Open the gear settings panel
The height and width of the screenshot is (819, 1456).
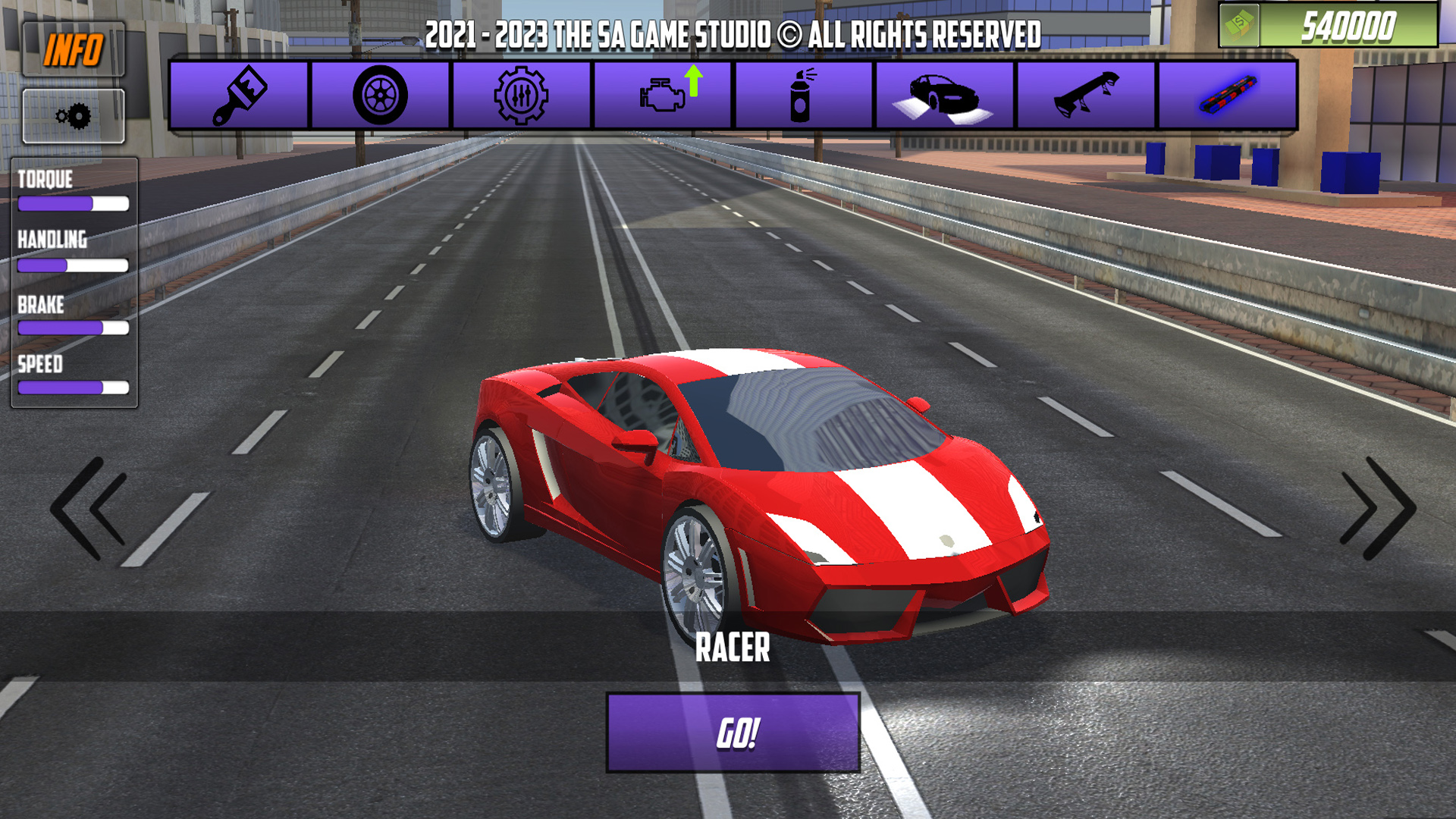pos(74,115)
